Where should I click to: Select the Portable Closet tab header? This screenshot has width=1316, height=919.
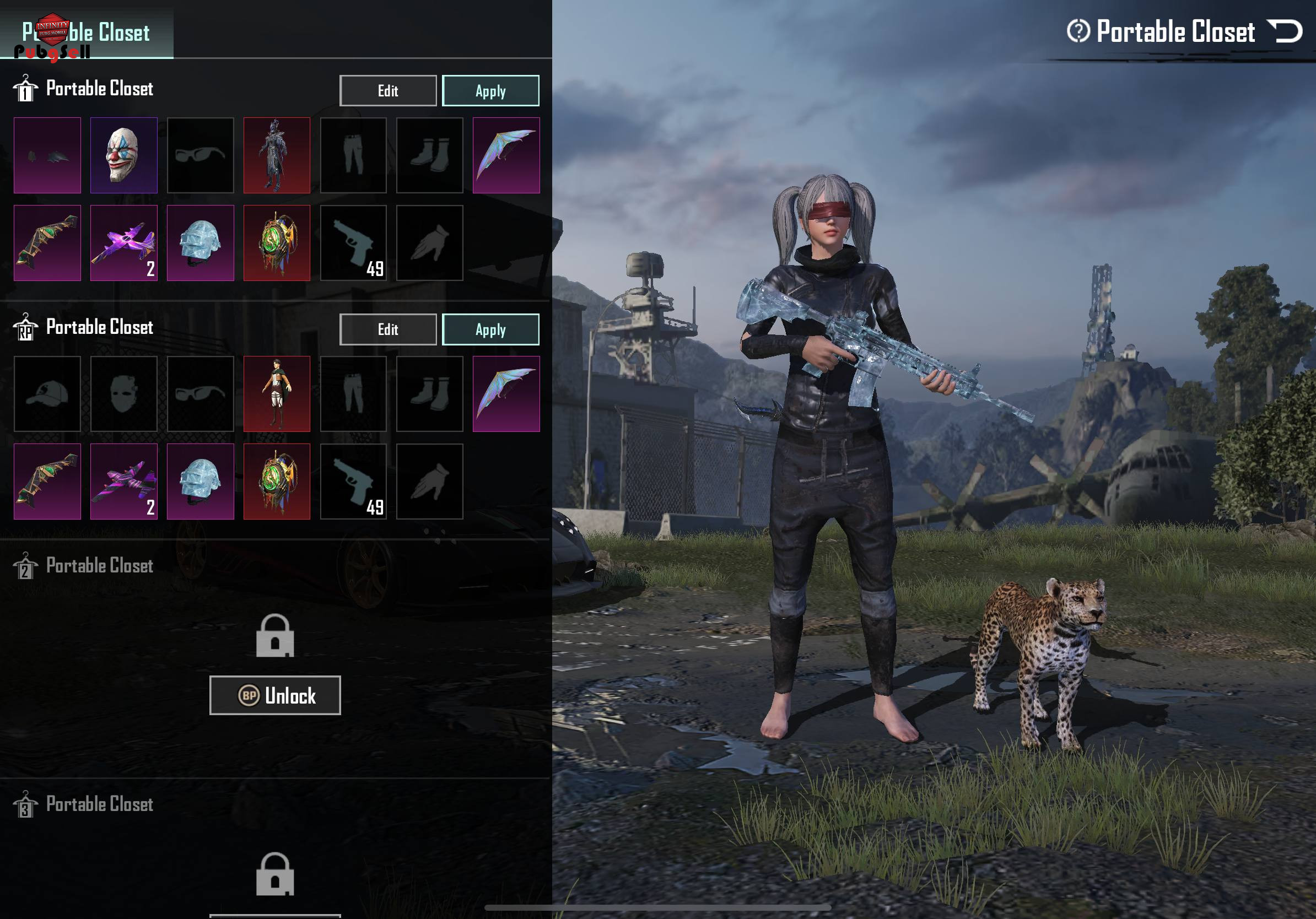[x=87, y=32]
